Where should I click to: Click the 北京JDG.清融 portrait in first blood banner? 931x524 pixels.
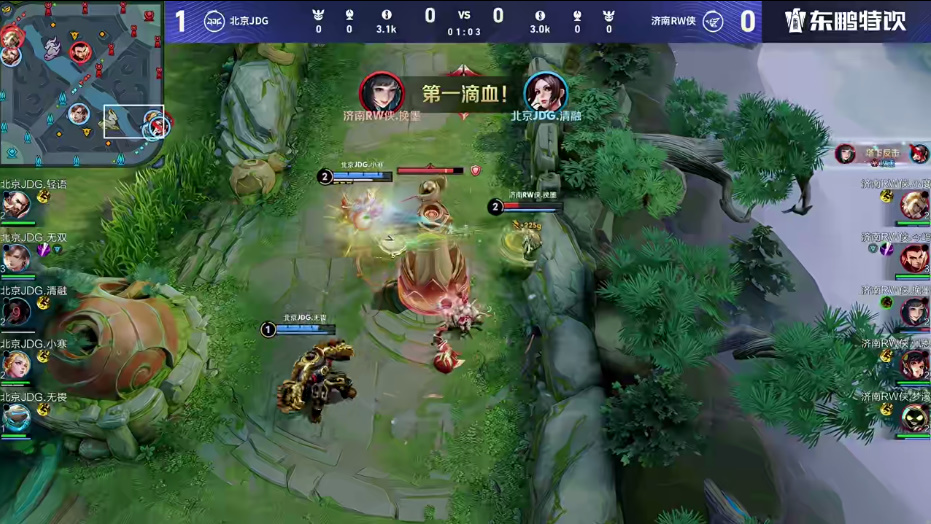point(545,93)
